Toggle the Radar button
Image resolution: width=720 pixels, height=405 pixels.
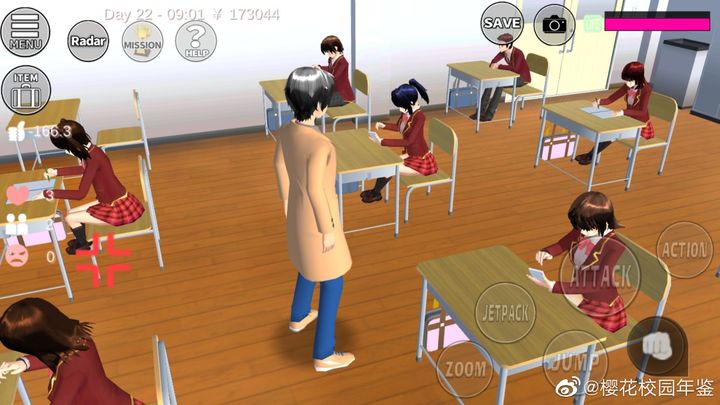click(x=88, y=41)
